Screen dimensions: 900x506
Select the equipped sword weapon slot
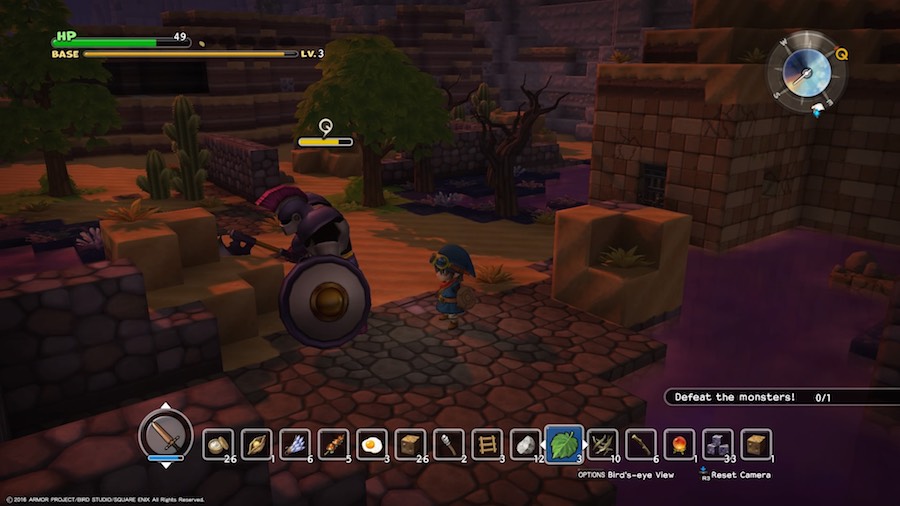pos(166,434)
